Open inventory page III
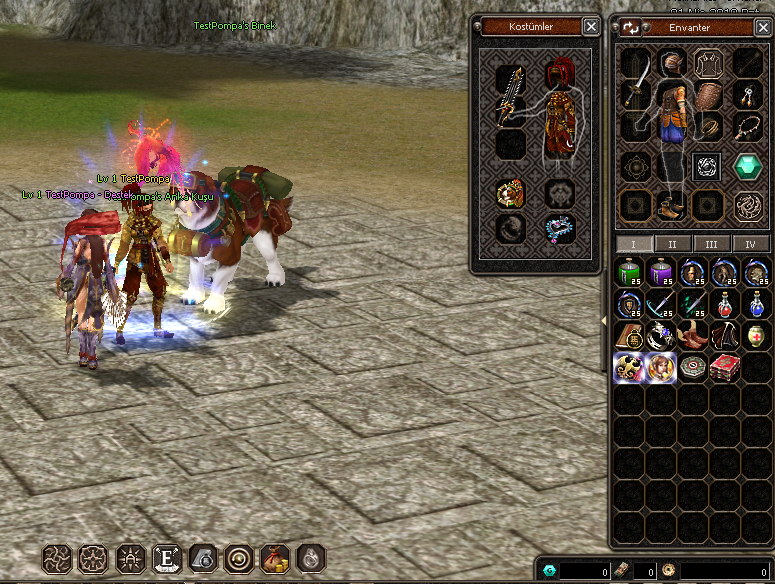This screenshot has height=584, width=775. click(x=711, y=244)
